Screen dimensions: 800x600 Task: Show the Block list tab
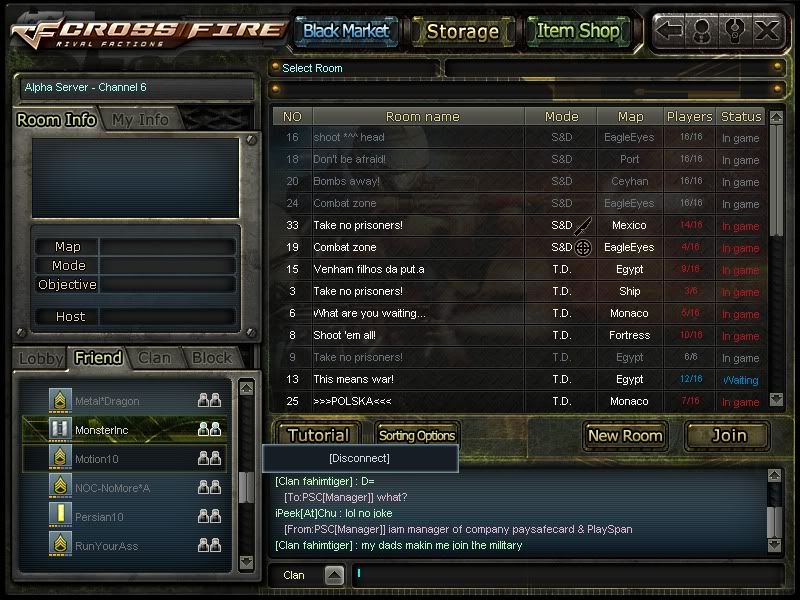(211, 358)
